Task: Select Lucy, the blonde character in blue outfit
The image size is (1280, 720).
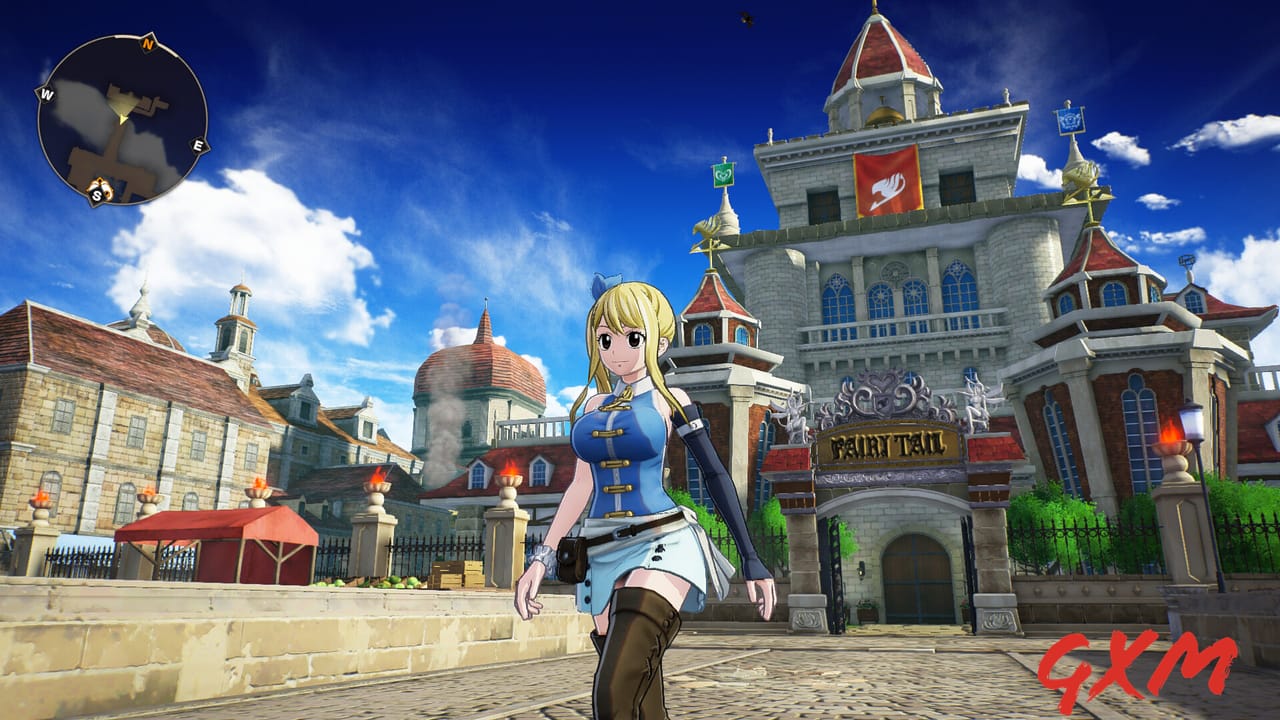Action: (x=630, y=460)
